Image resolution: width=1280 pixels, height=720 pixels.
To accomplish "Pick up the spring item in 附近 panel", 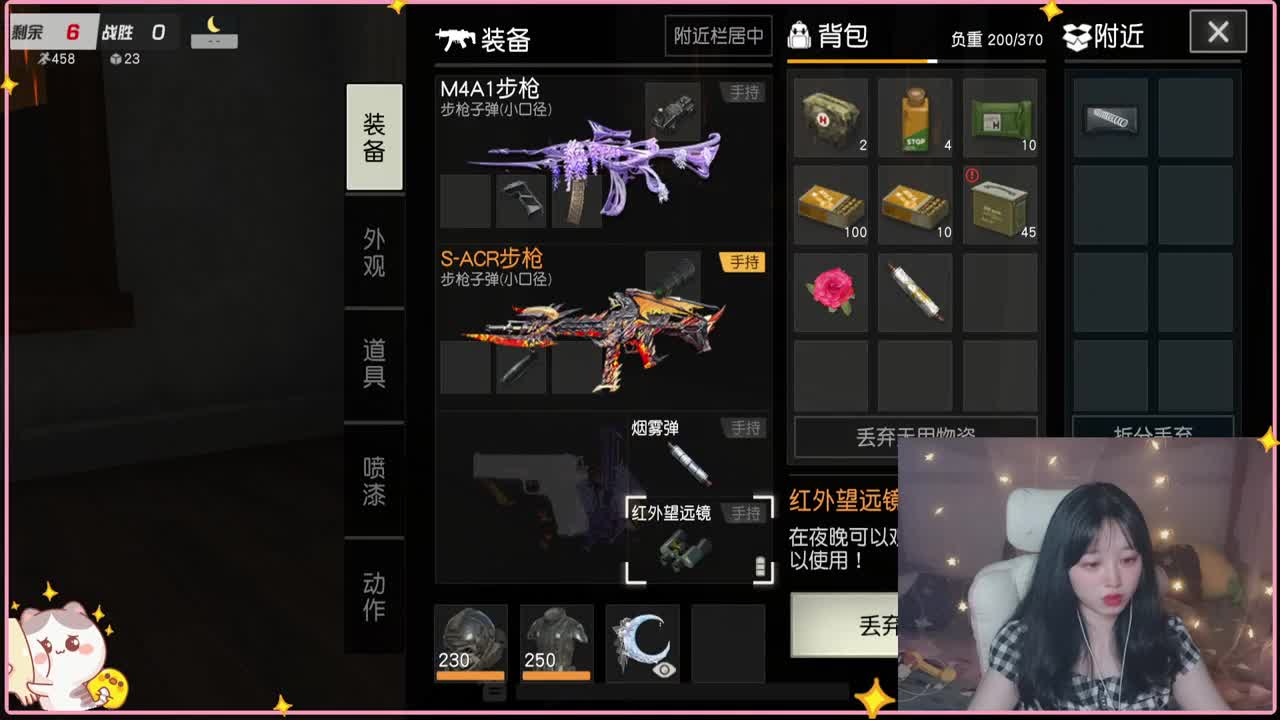I will (1110, 120).
